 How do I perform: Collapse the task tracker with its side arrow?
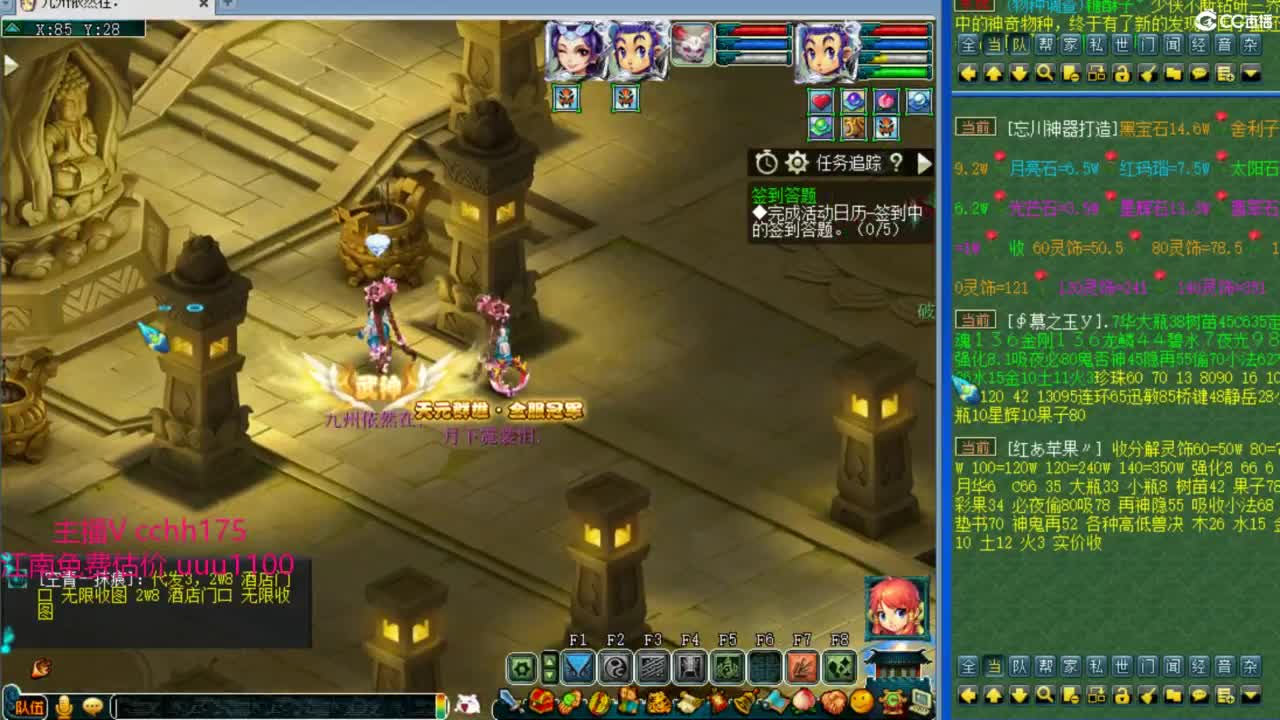(924, 164)
